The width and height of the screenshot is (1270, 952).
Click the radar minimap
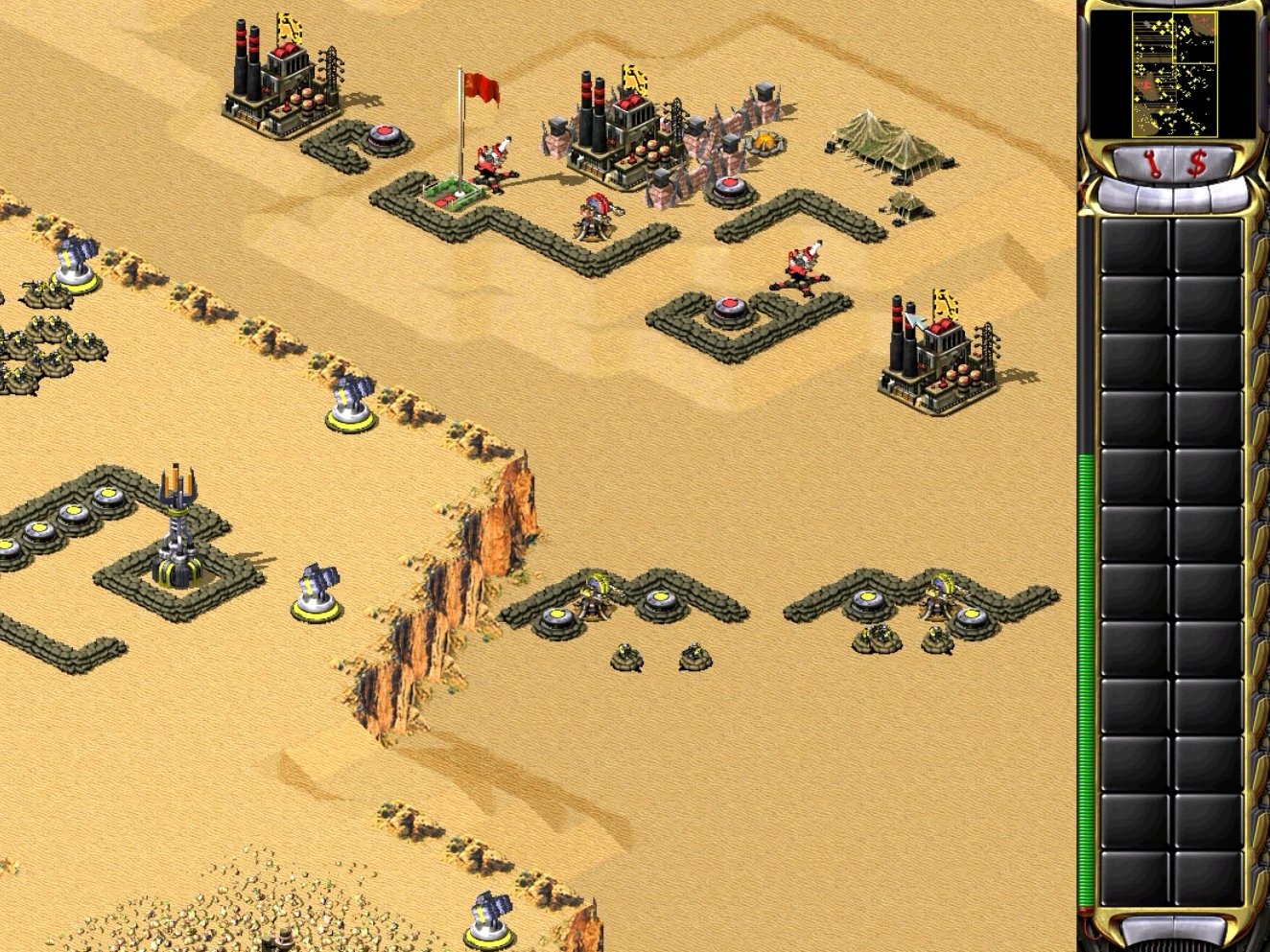(x=1174, y=73)
